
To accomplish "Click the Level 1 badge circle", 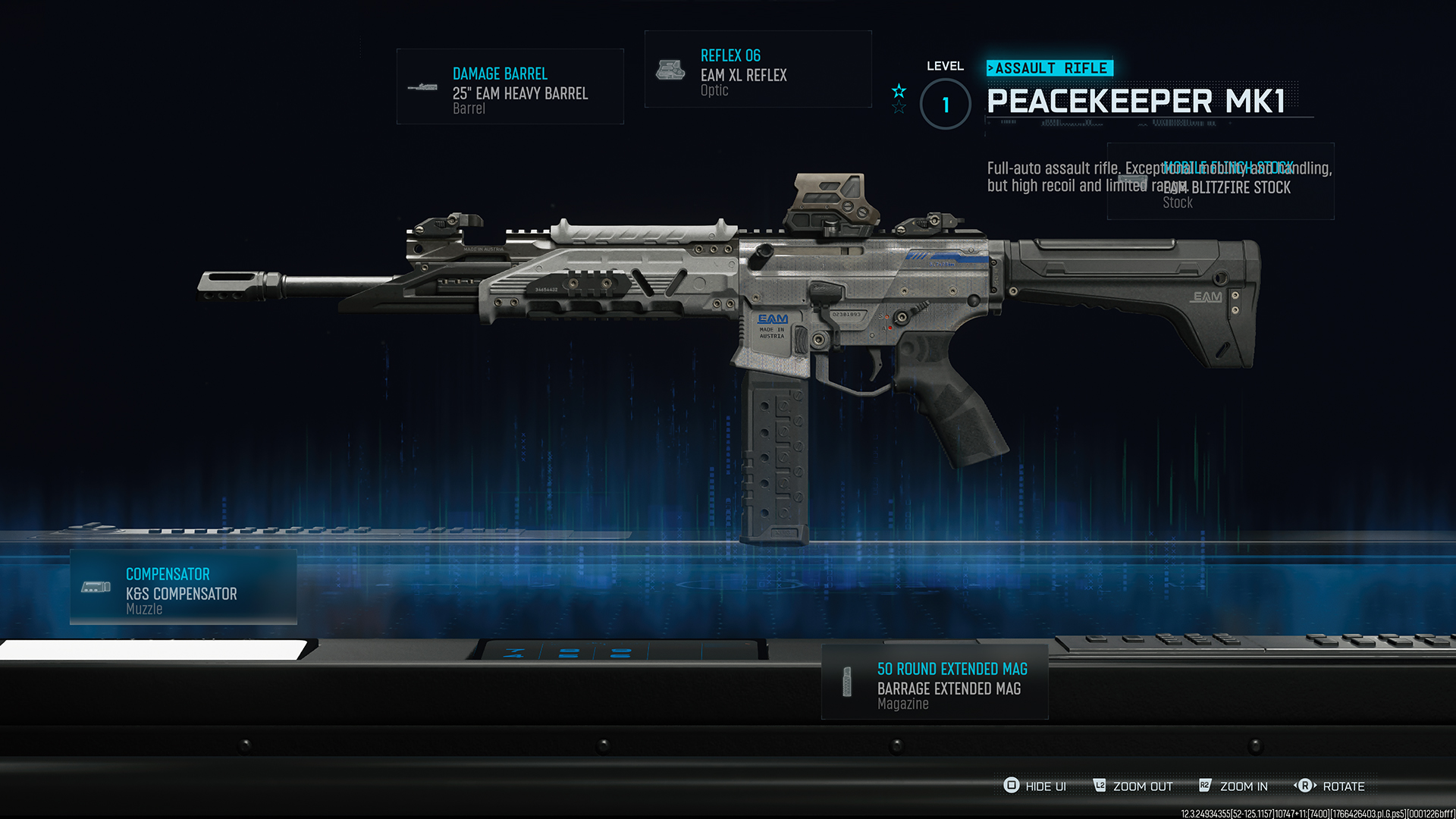I will 945,104.
